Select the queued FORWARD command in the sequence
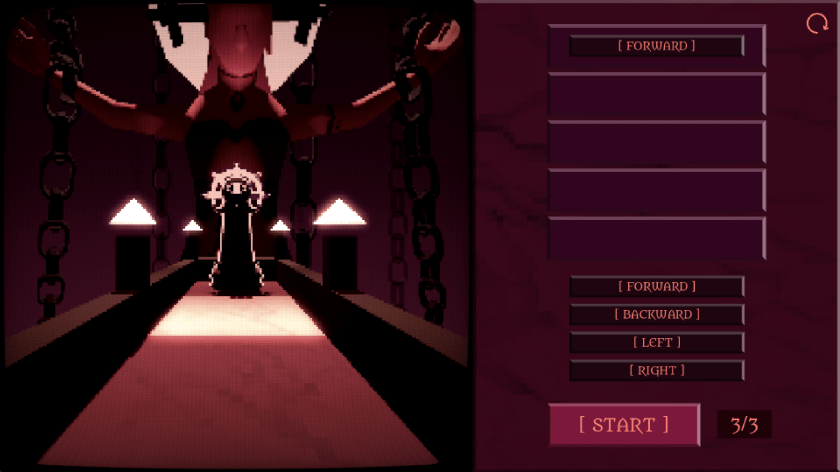 (x=657, y=46)
